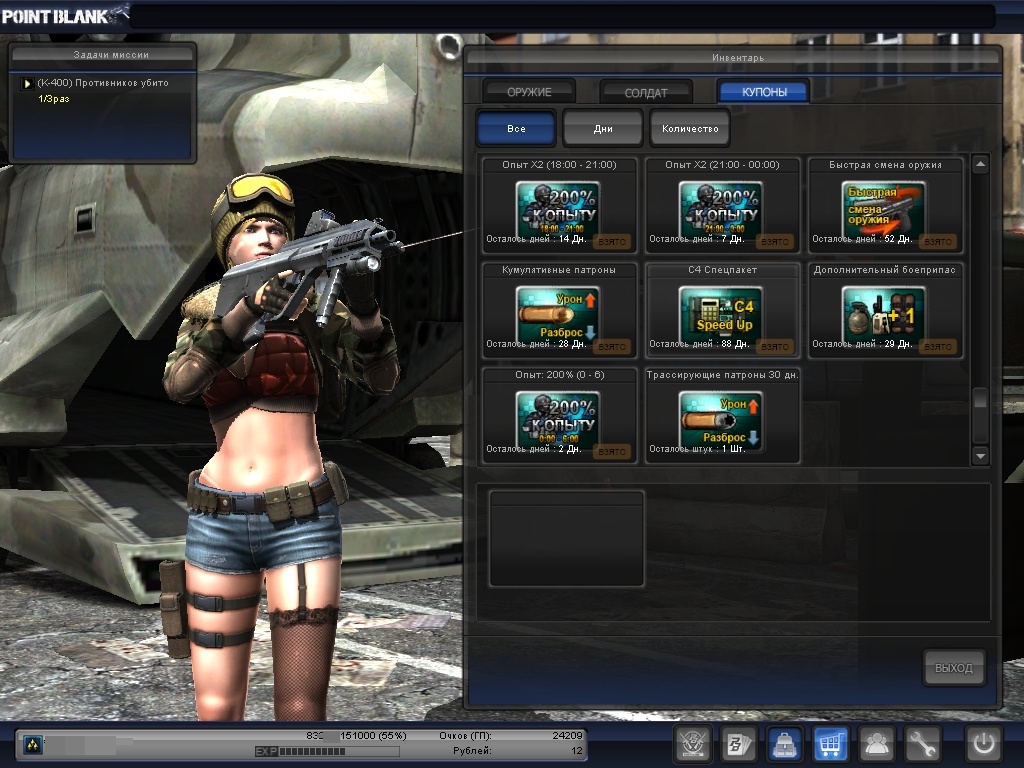Switch to the Оружие tab

(x=528, y=92)
